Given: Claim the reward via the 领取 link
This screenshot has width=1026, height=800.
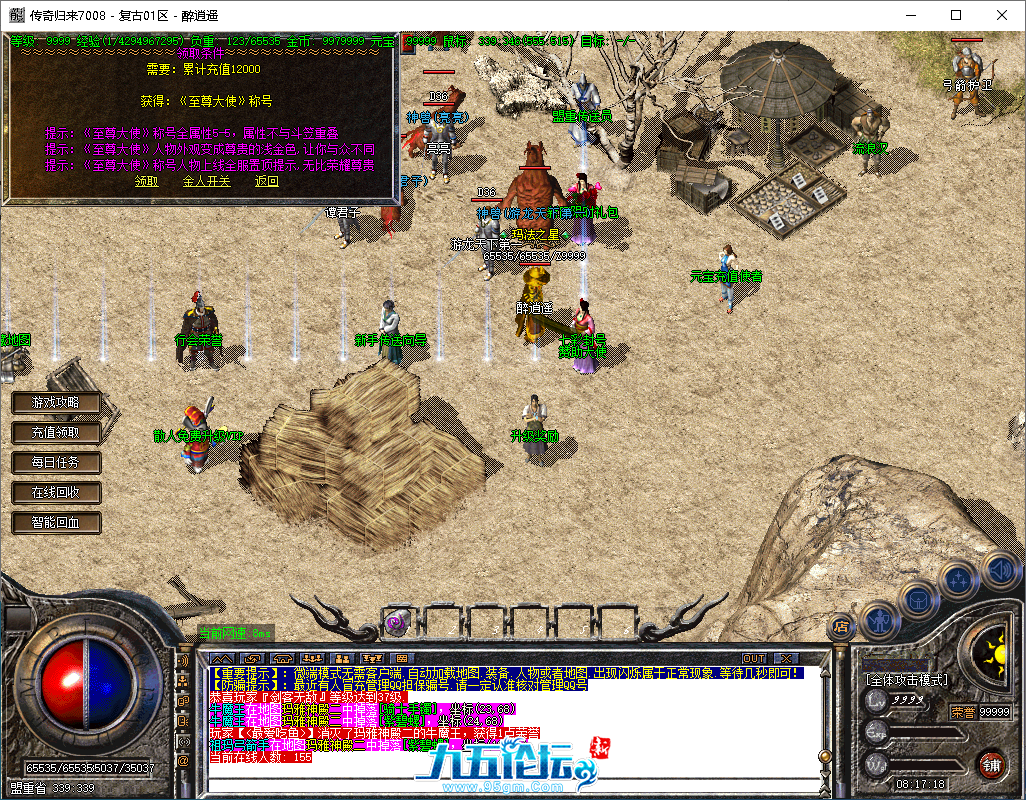Looking at the screenshot, I should 146,181.
